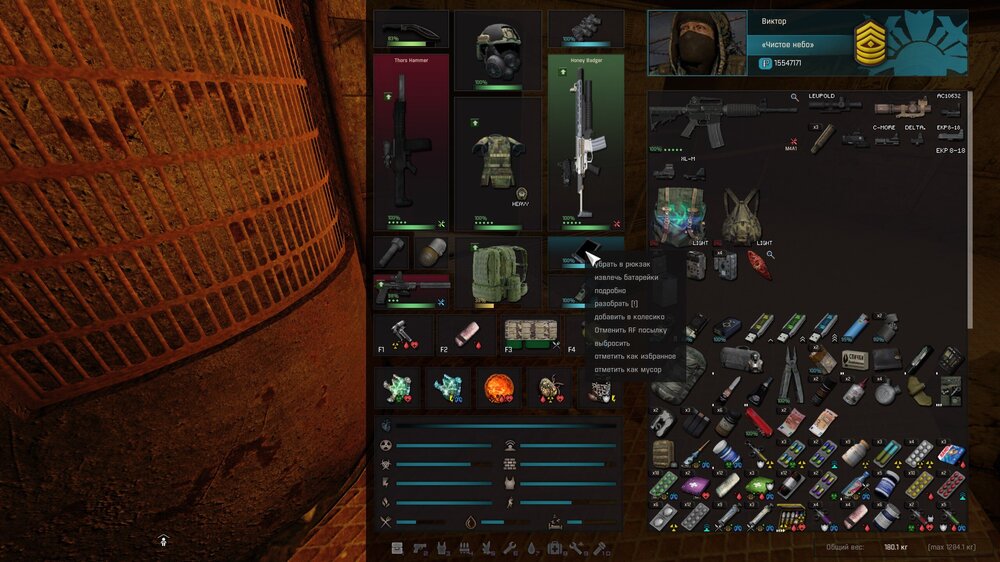Viewport: 1000px width, 562px height.
Task: Choose 'выбросить' to drop the item
Action: pos(612,343)
